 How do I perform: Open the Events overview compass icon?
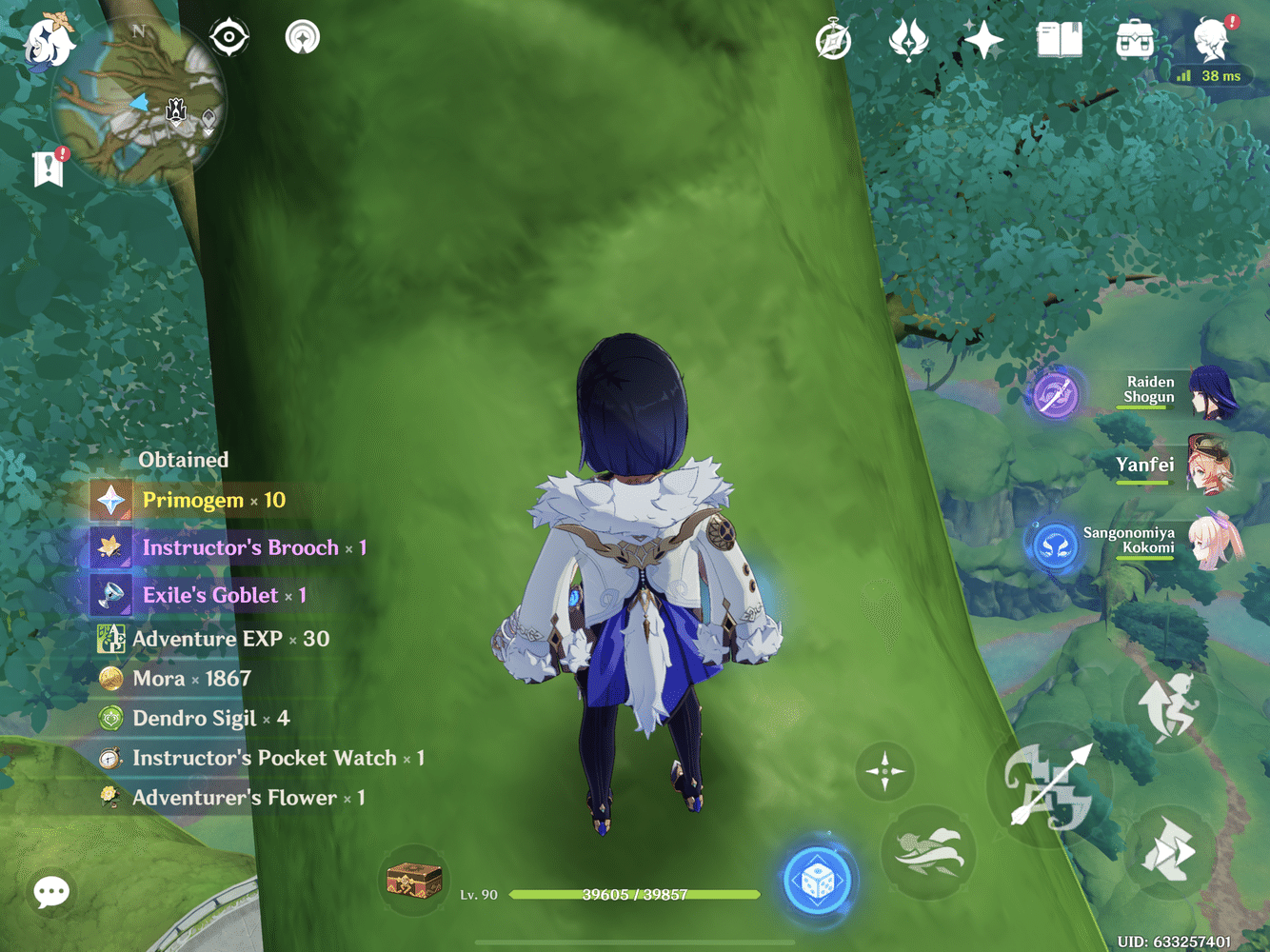(x=833, y=41)
